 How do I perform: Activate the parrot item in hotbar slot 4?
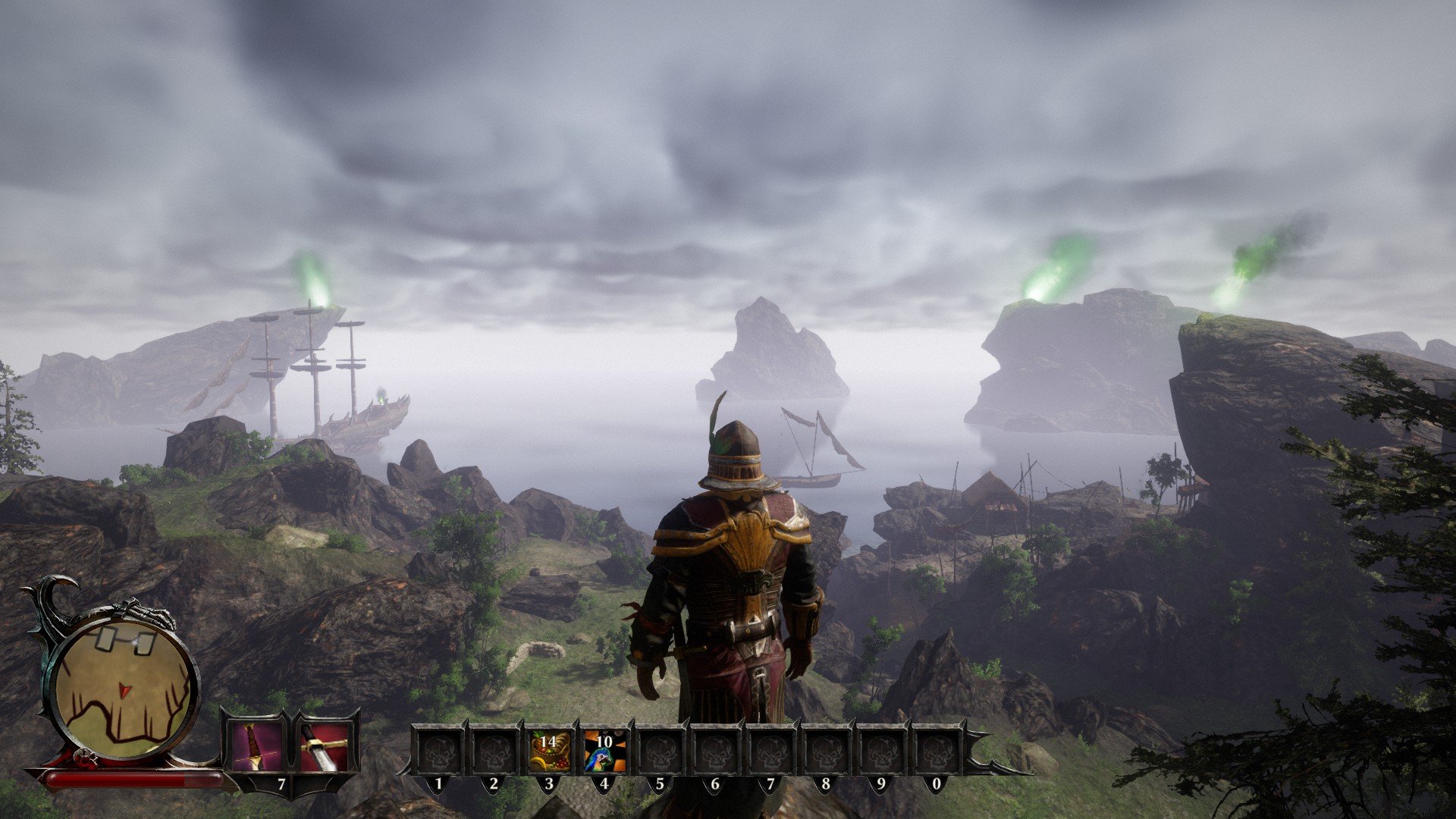click(x=604, y=751)
